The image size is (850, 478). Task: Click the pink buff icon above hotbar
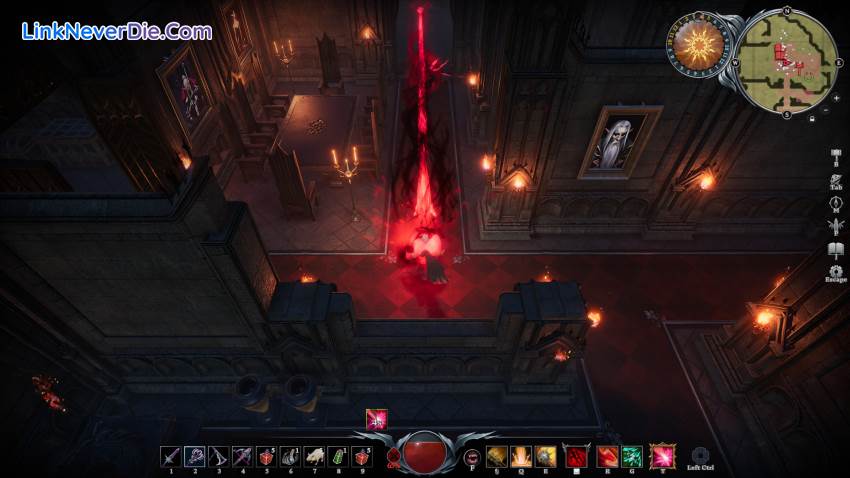(x=376, y=419)
